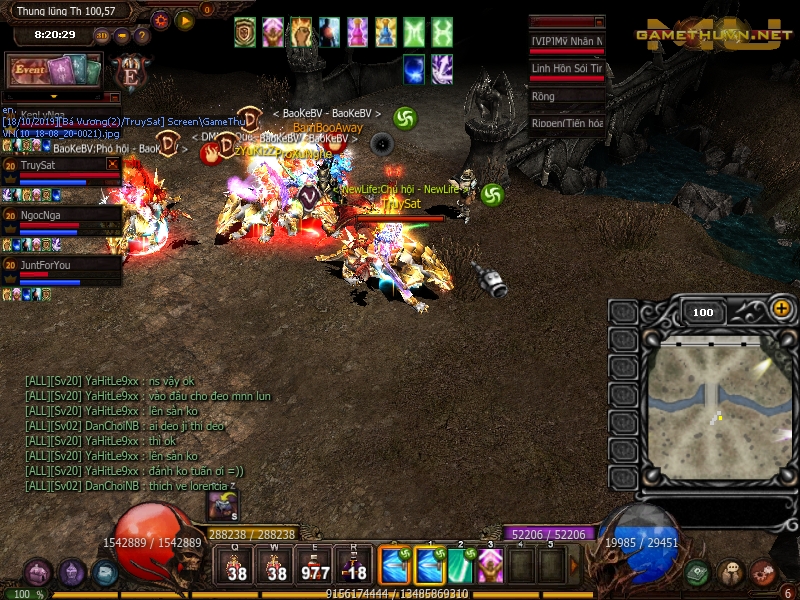Select the Linh Hồn Sói Tinh entry
Viewport: 800px width, 600px height.
(x=567, y=69)
